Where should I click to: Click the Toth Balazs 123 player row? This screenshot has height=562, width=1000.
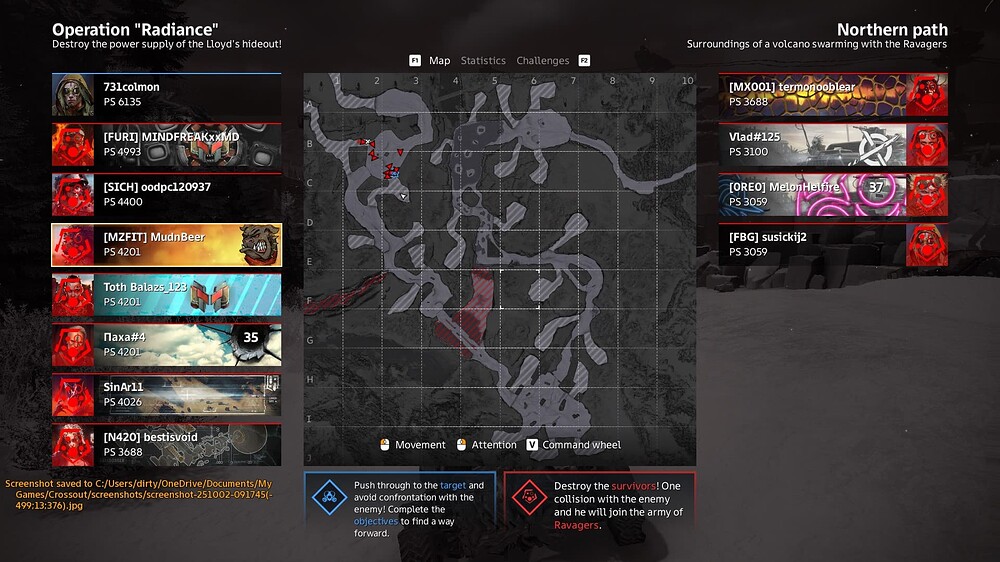coord(166,295)
